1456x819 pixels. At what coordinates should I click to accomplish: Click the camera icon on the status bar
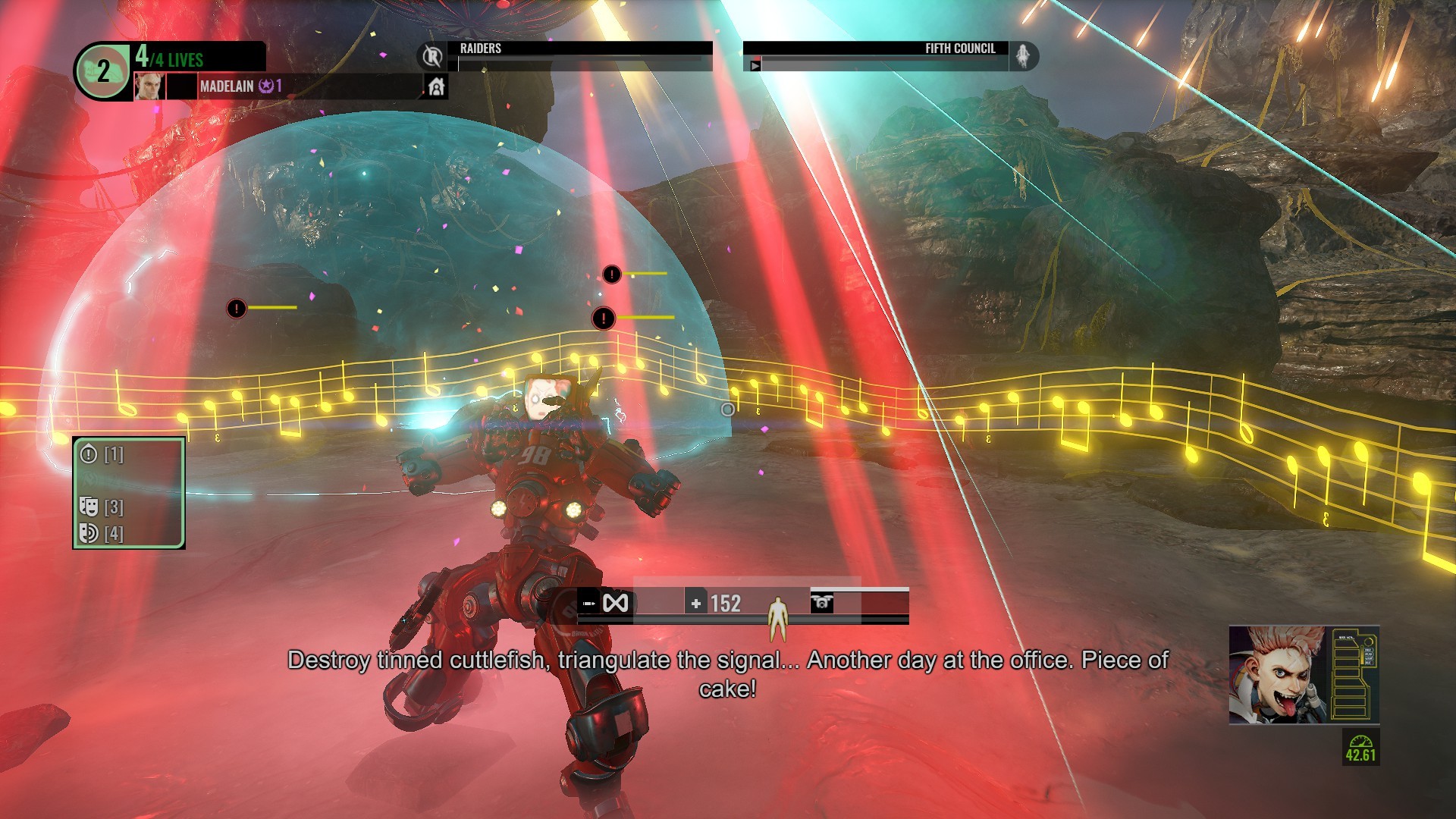click(822, 603)
